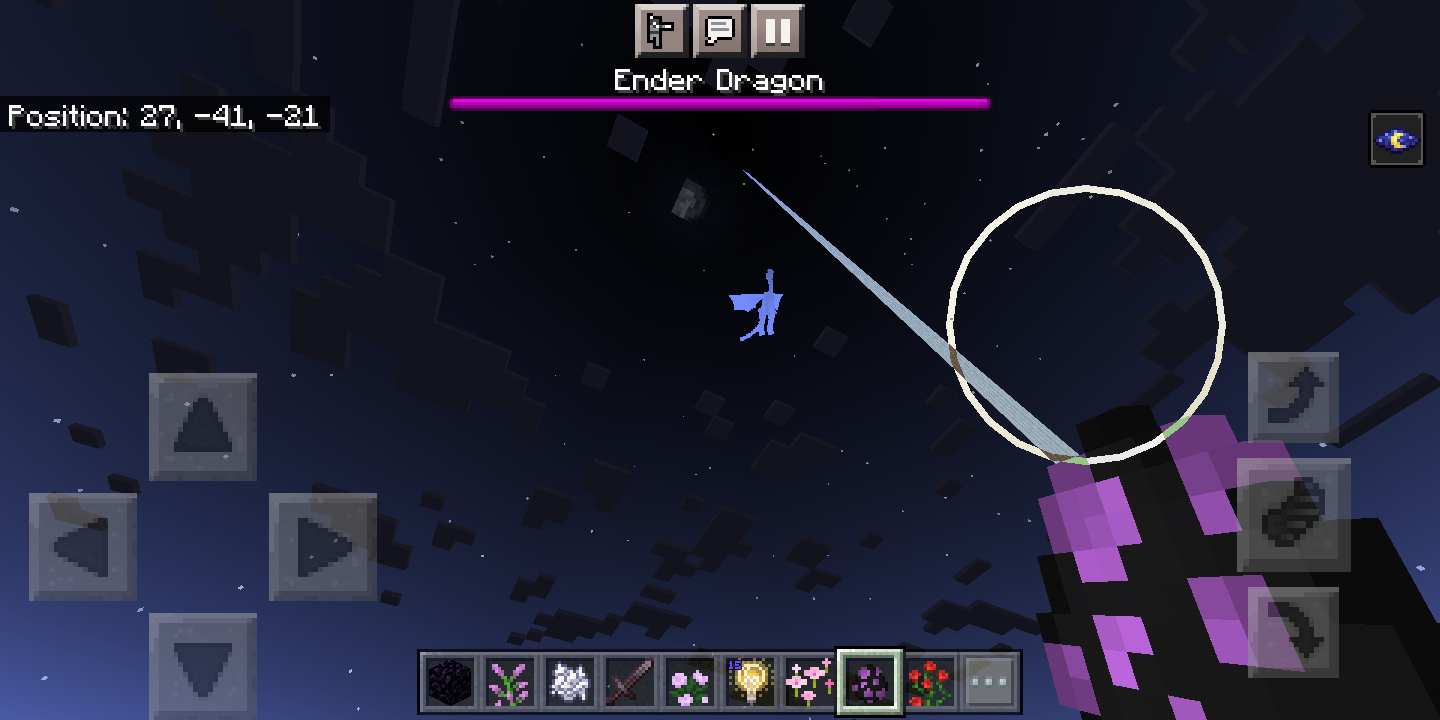The image size is (1440, 720).
Task: Select the light block stack of 15
Action: pyautogui.click(x=748, y=683)
